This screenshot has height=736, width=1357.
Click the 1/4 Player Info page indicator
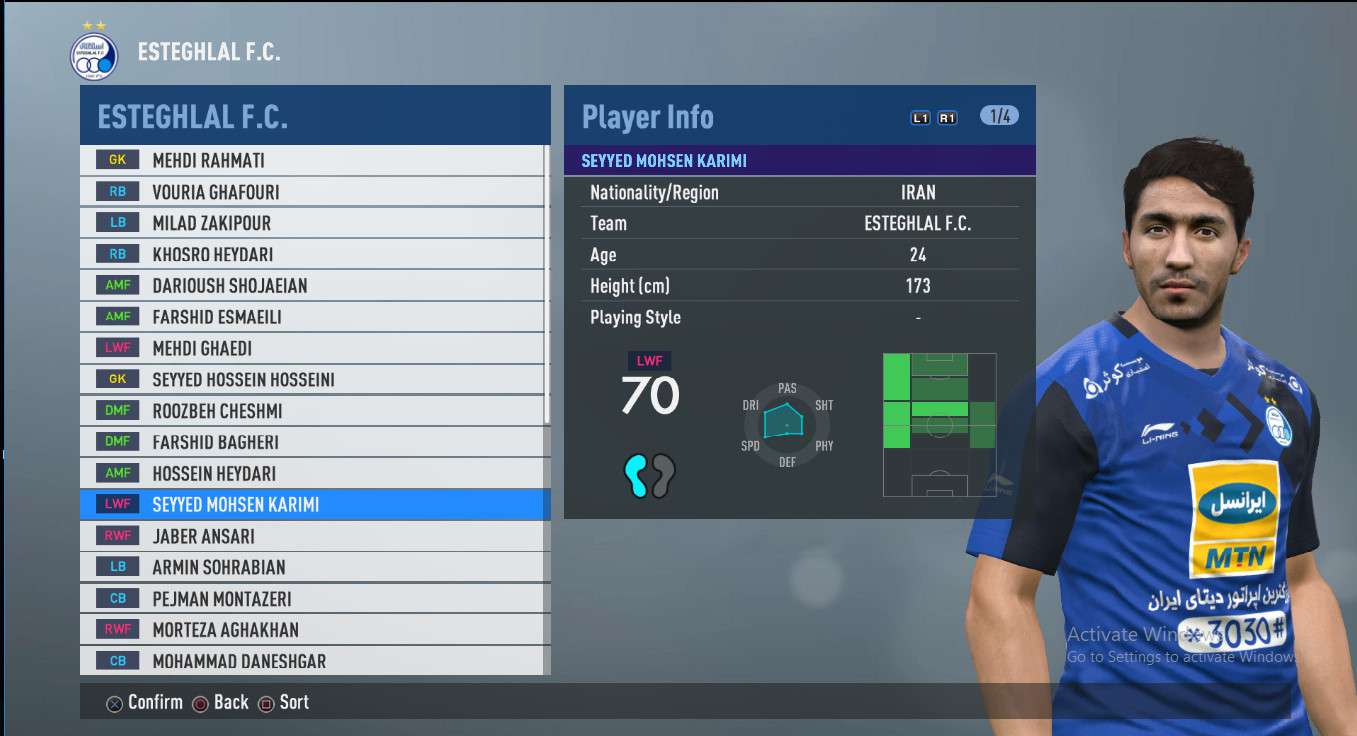tap(999, 116)
